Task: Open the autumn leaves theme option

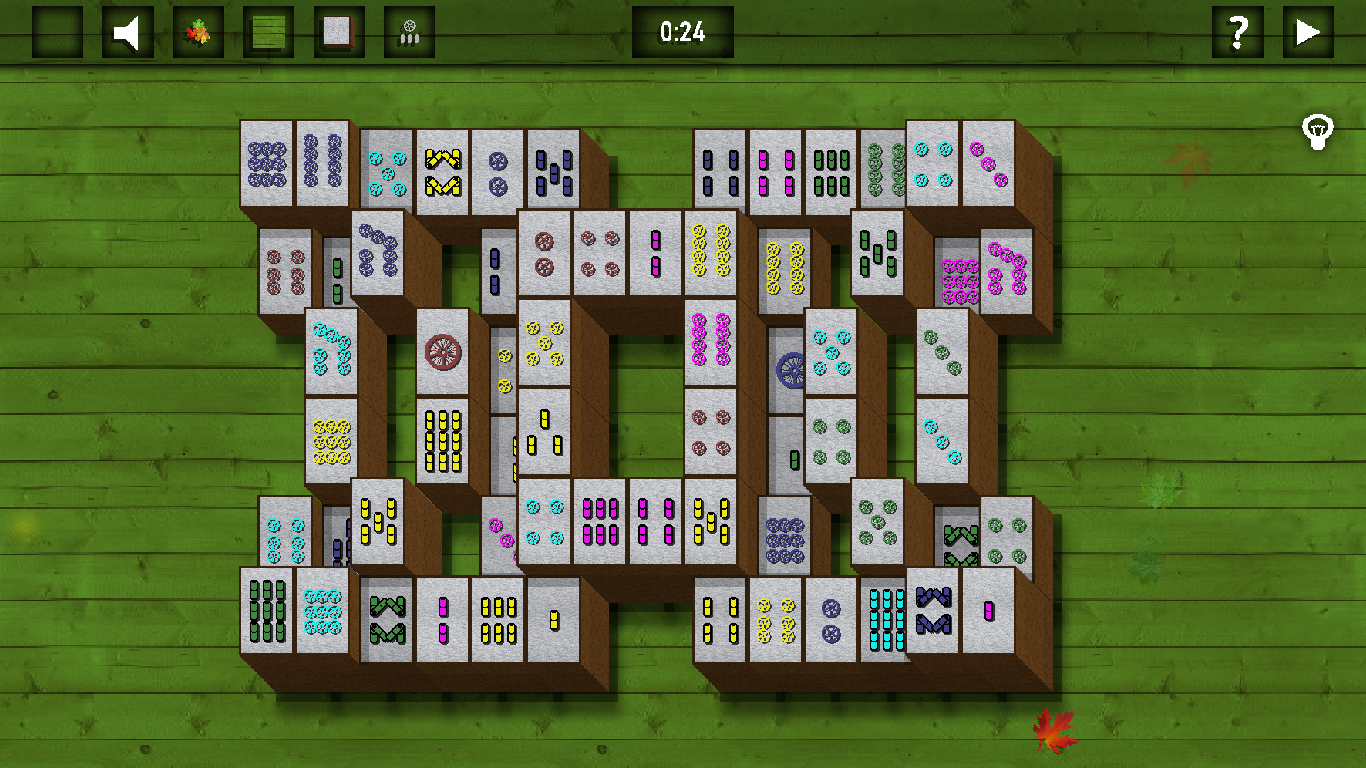Action: 197,31
